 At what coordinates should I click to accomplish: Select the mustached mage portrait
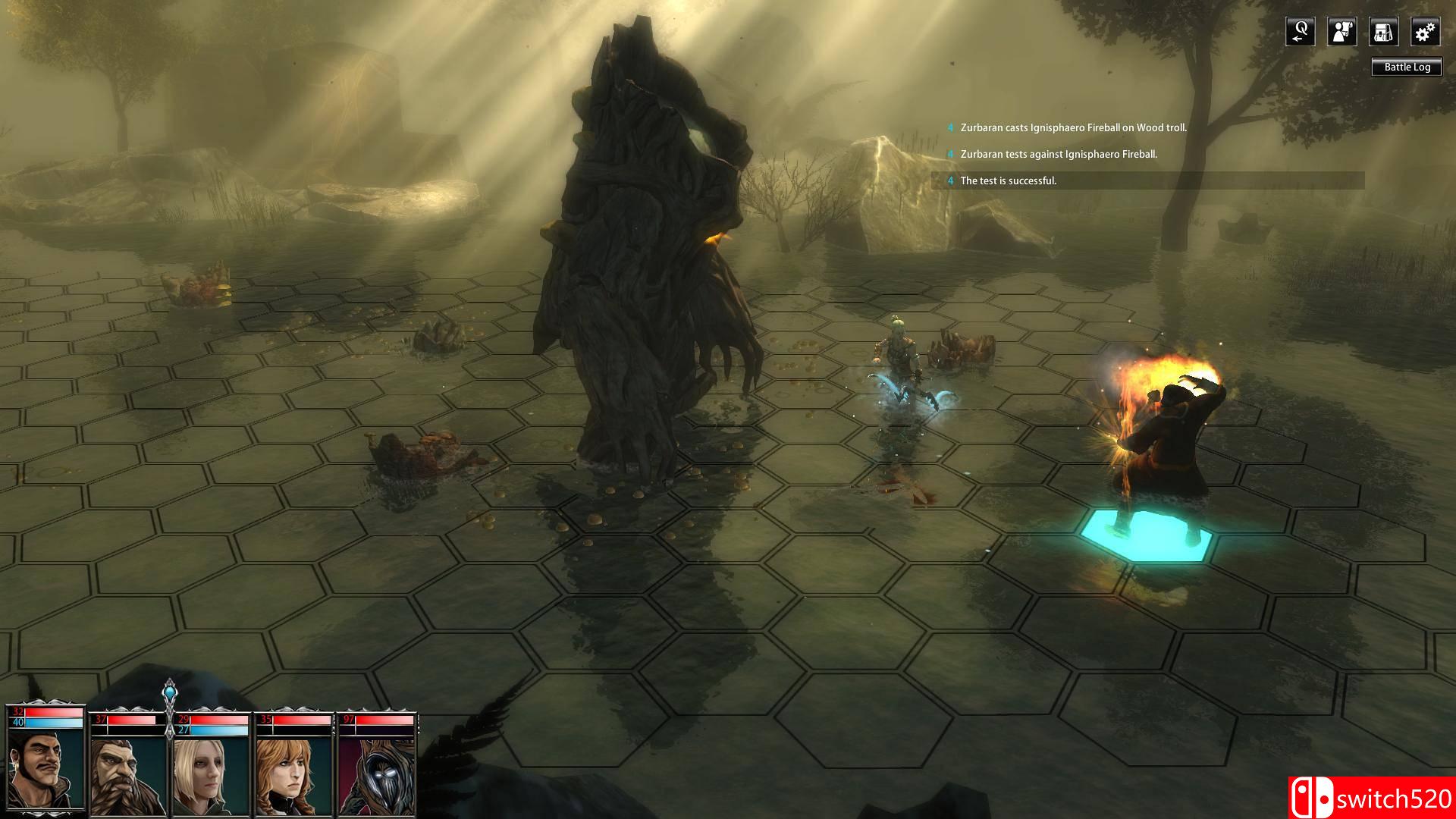pos(45,771)
